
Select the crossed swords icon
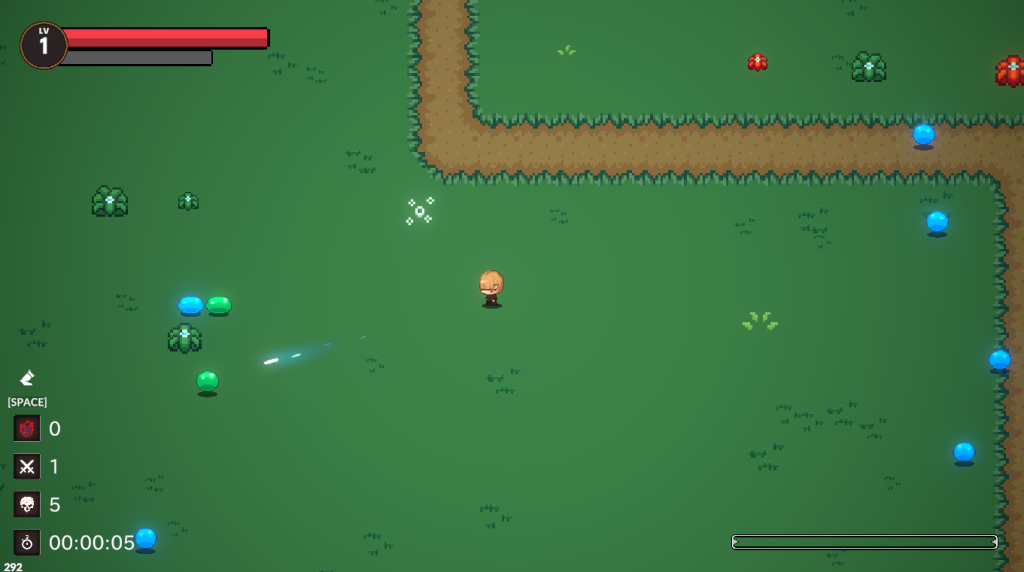(27, 466)
